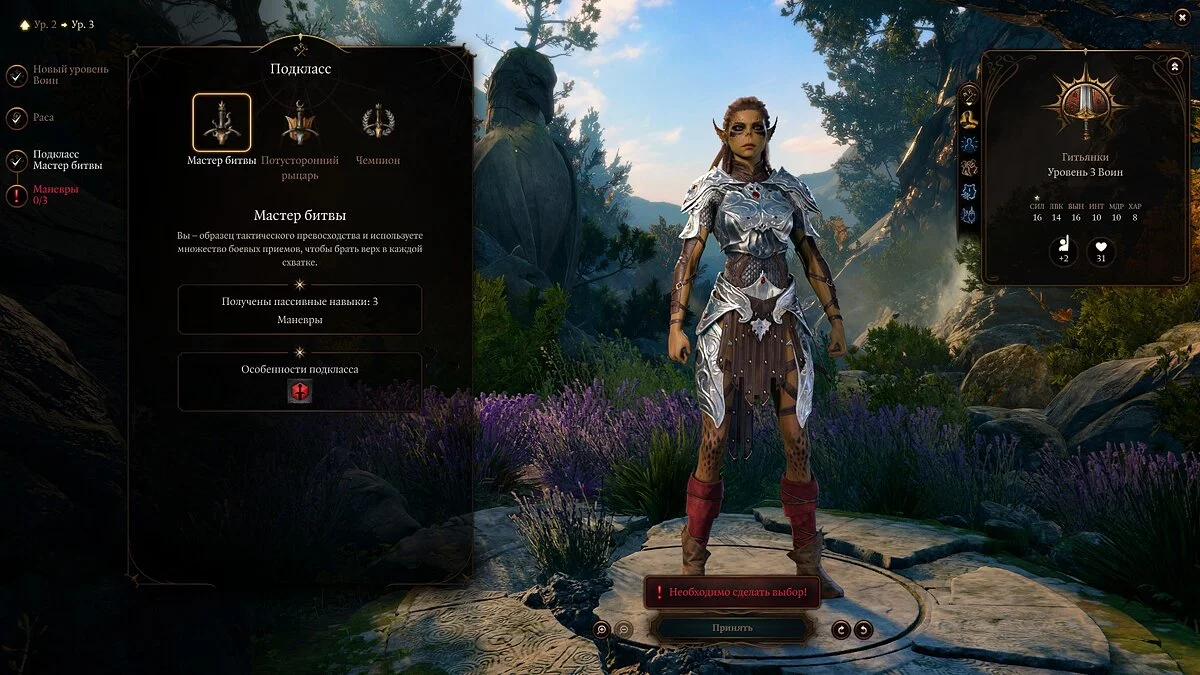Select the Мастер битвы subclass icon
The width and height of the screenshot is (1200, 675).
coord(221,123)
